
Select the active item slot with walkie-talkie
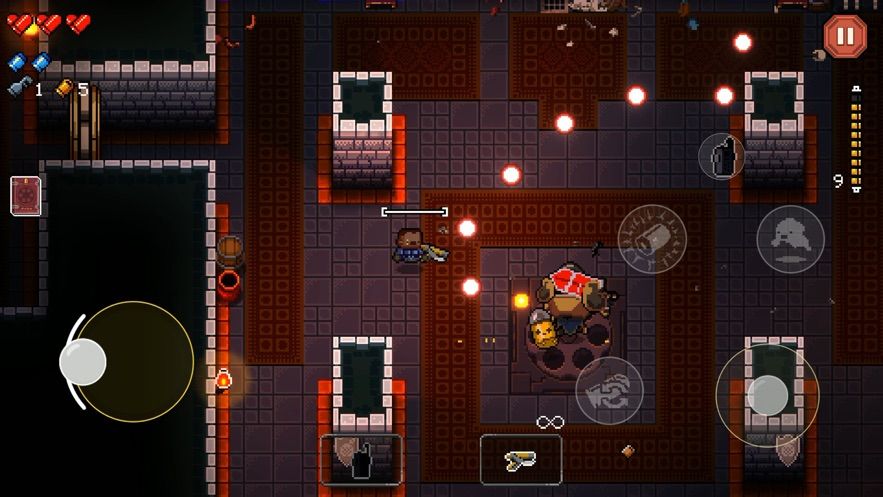click(x=361, y=459)
